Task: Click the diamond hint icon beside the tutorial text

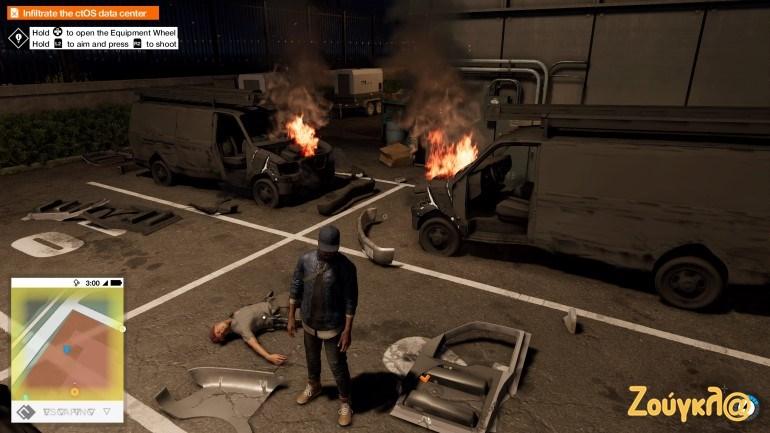Action: pyautogui.click(x=17, y=38)
